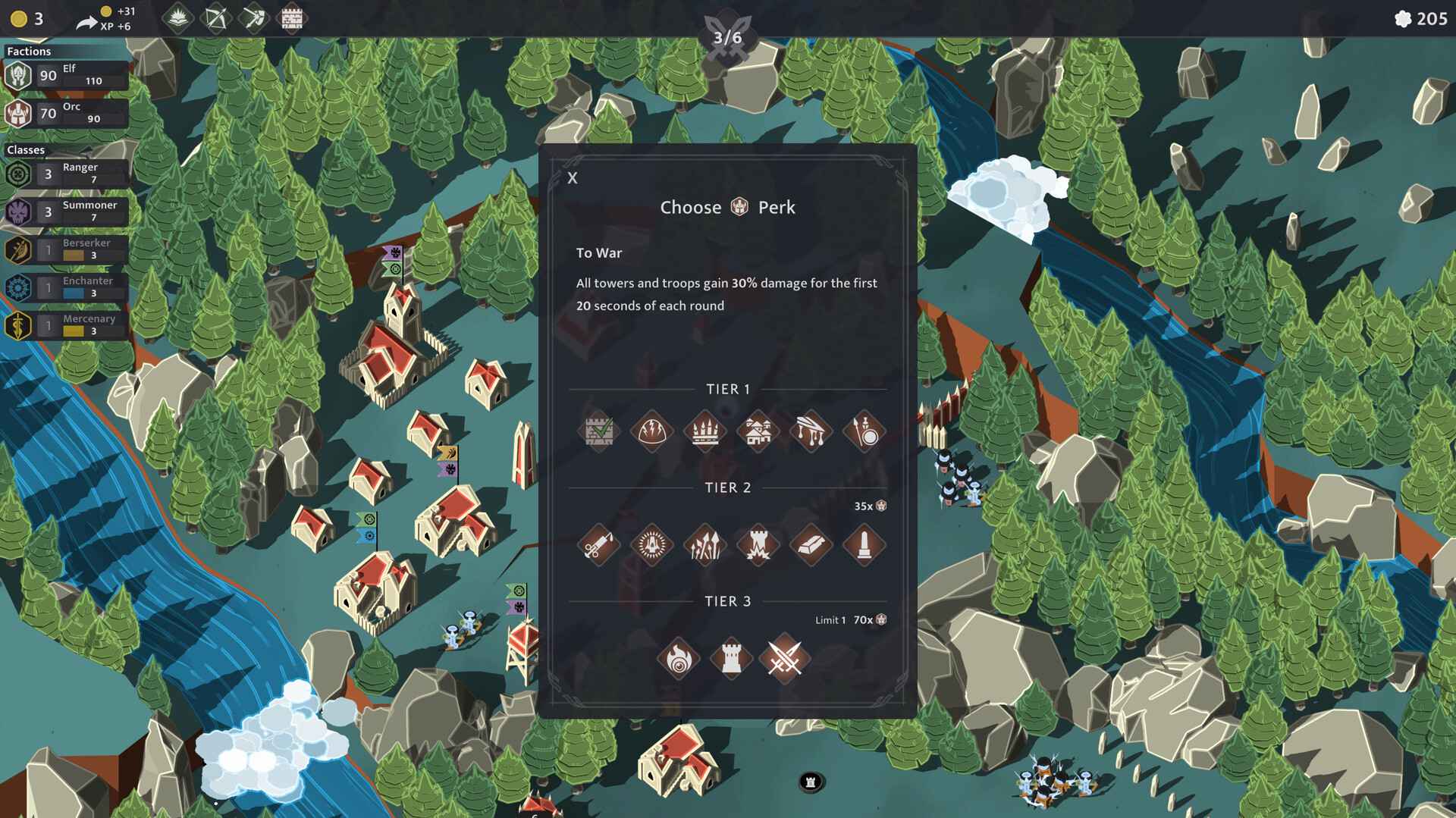
Task: Click the glowing book icon in top bar
Action: (177, 18)
